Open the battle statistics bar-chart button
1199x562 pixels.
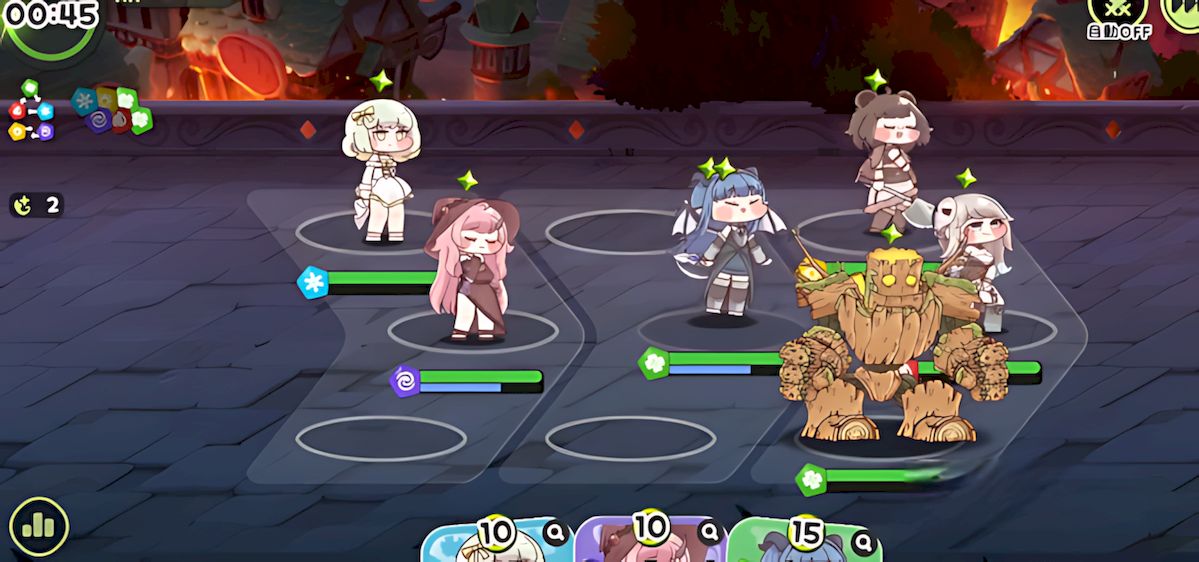click(39, 526)
